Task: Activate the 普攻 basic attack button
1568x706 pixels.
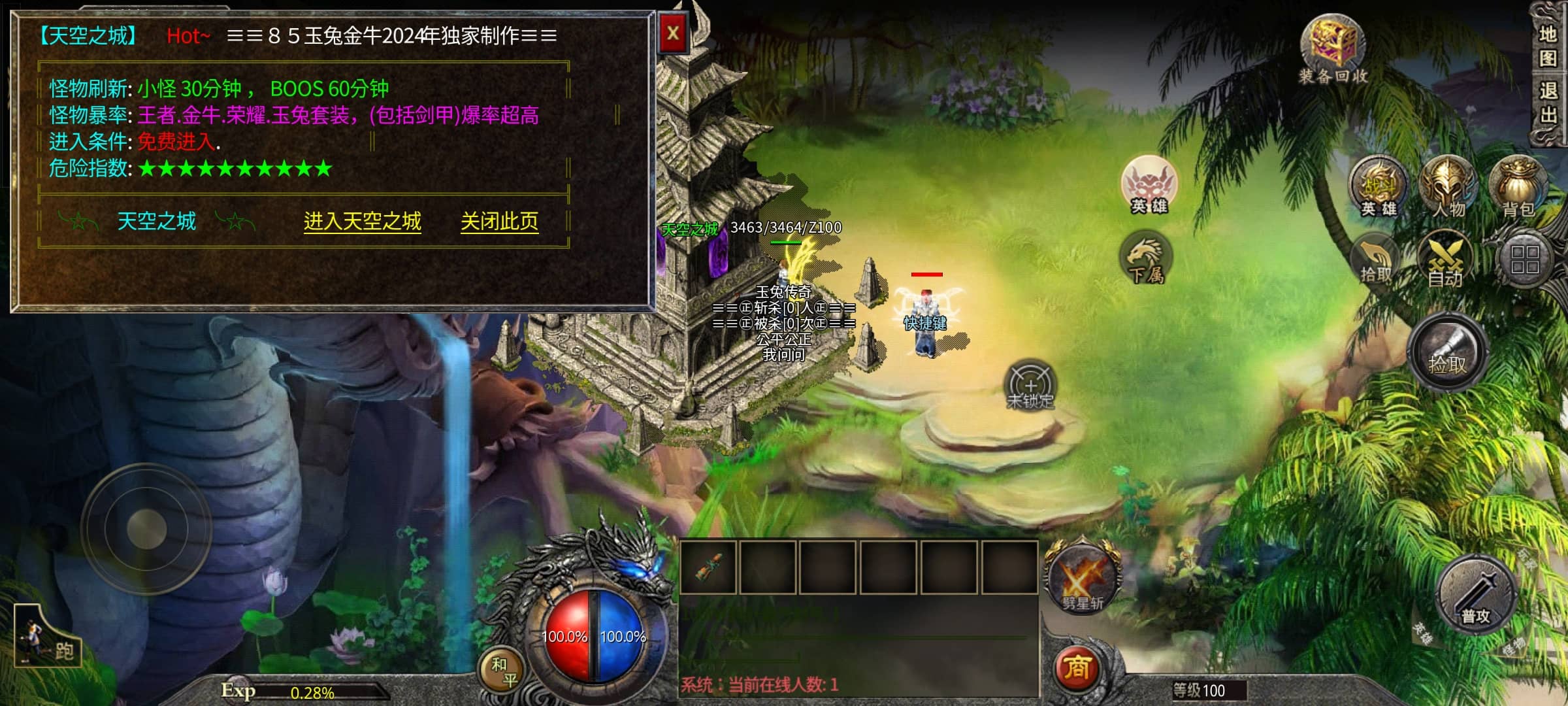Action: [1476, 596]
